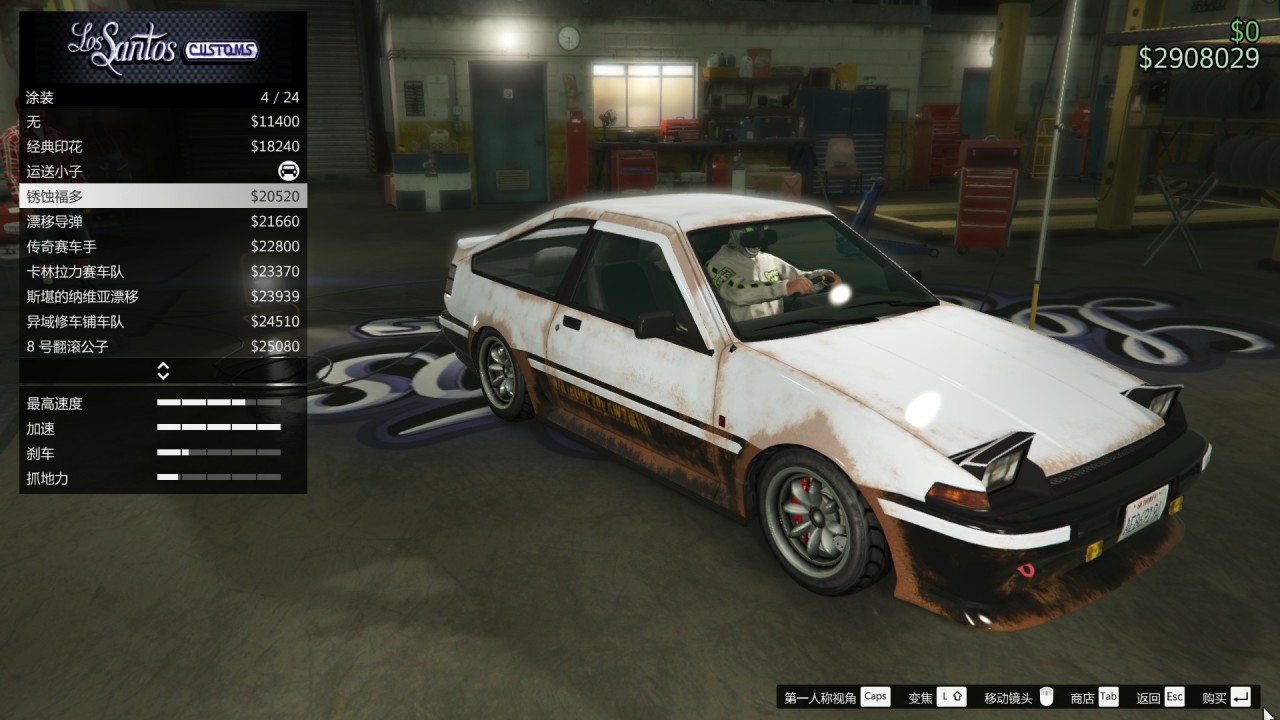Viewport: 1280px width, 720px height.
Task: Click Tab key prompt to open 商店
Action: coord(1107,696)
